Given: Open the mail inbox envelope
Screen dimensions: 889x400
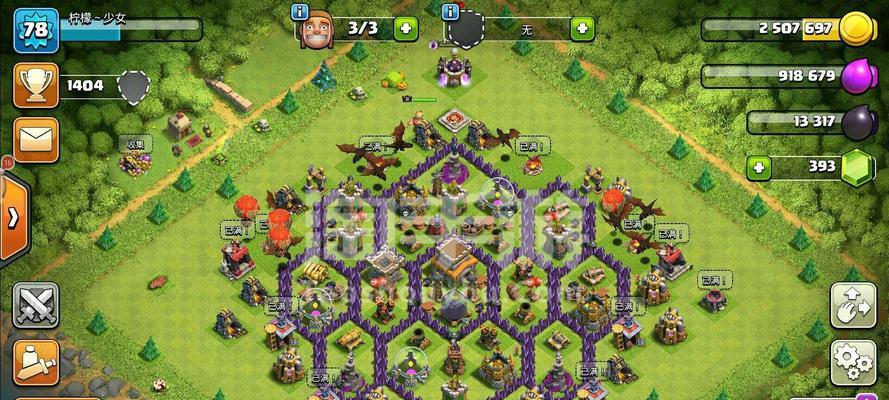Looking at the screenshot, I should [35, 139].
